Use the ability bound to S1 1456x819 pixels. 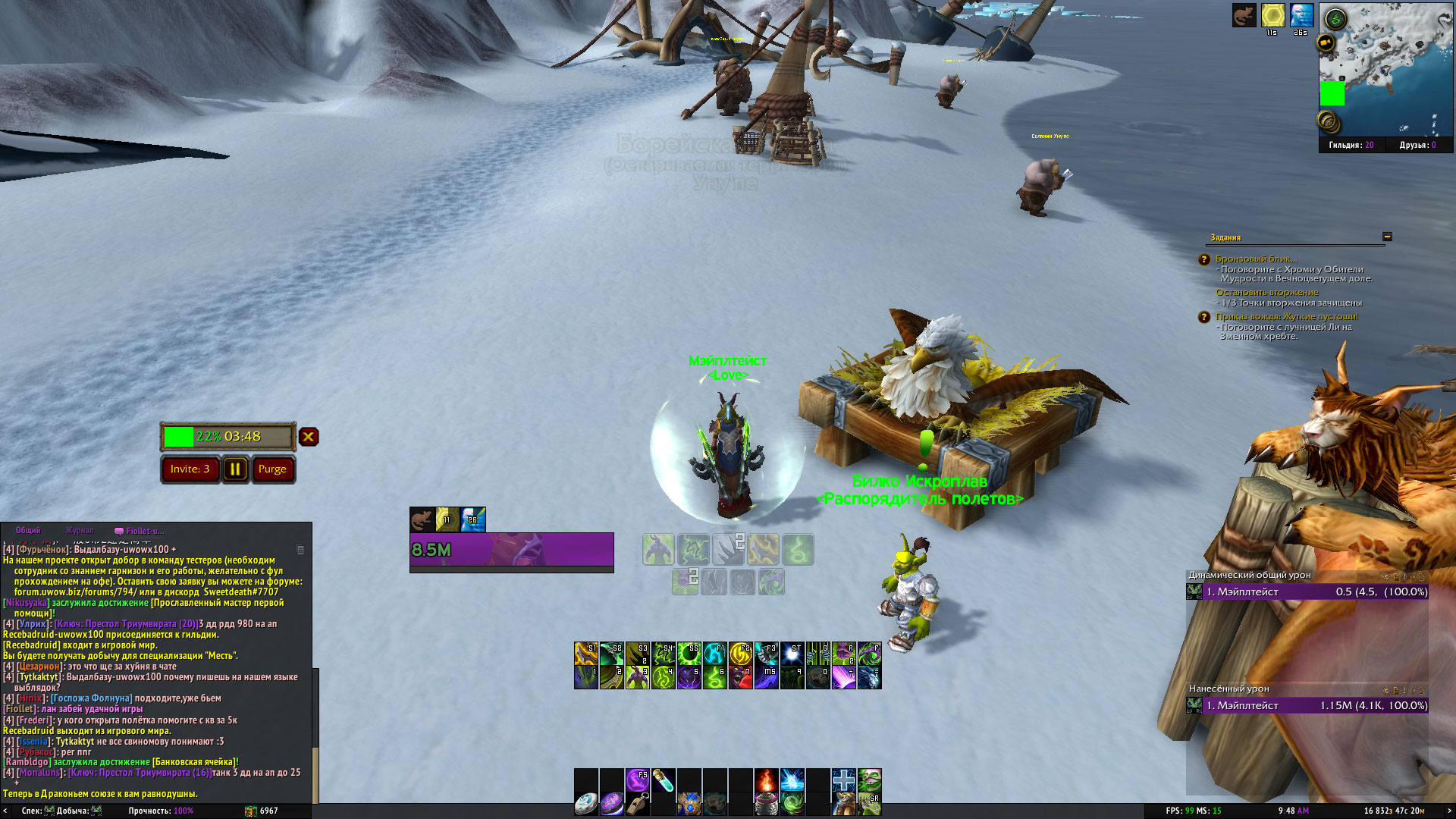click(585, 654)
